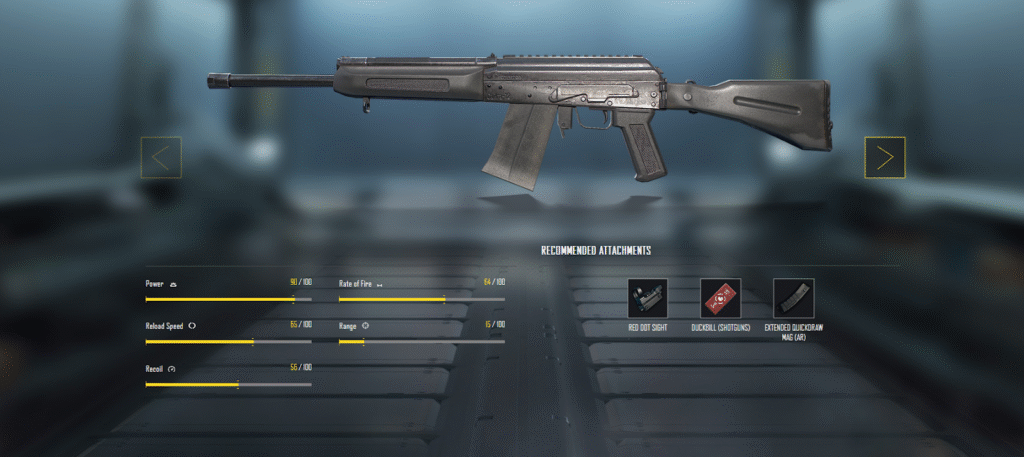The width and height of the screenshot is (1024, 457).
Task: Open the Extended Quickdraw Mag attachment
Action: click(793, 298)
